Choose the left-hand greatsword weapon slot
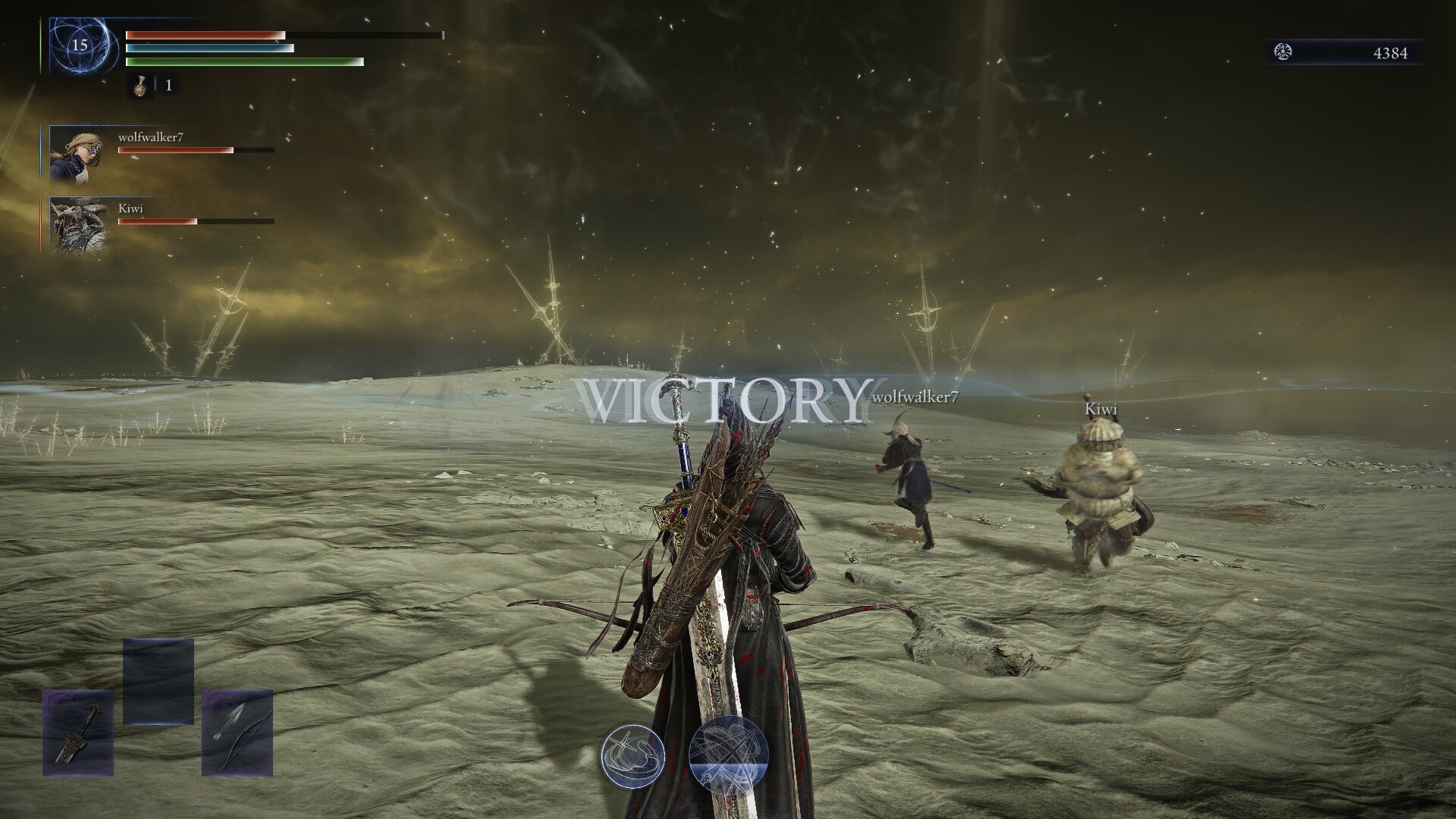Screen dimensions: 1456x819 (x=78, y=733)
